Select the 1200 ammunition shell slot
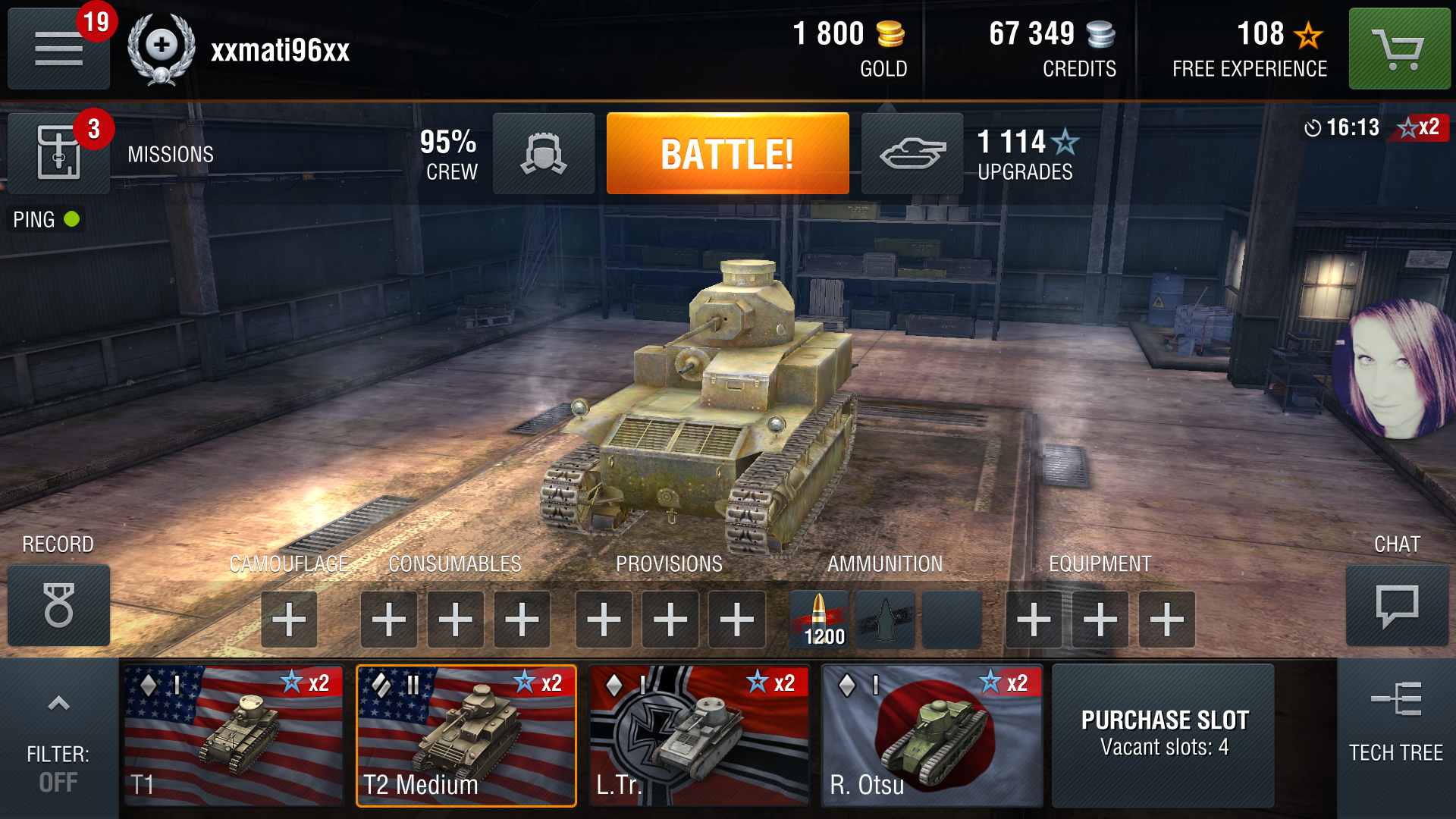Image resolution: width=1456 pixels, height=819 pixels. coord(820,620)
